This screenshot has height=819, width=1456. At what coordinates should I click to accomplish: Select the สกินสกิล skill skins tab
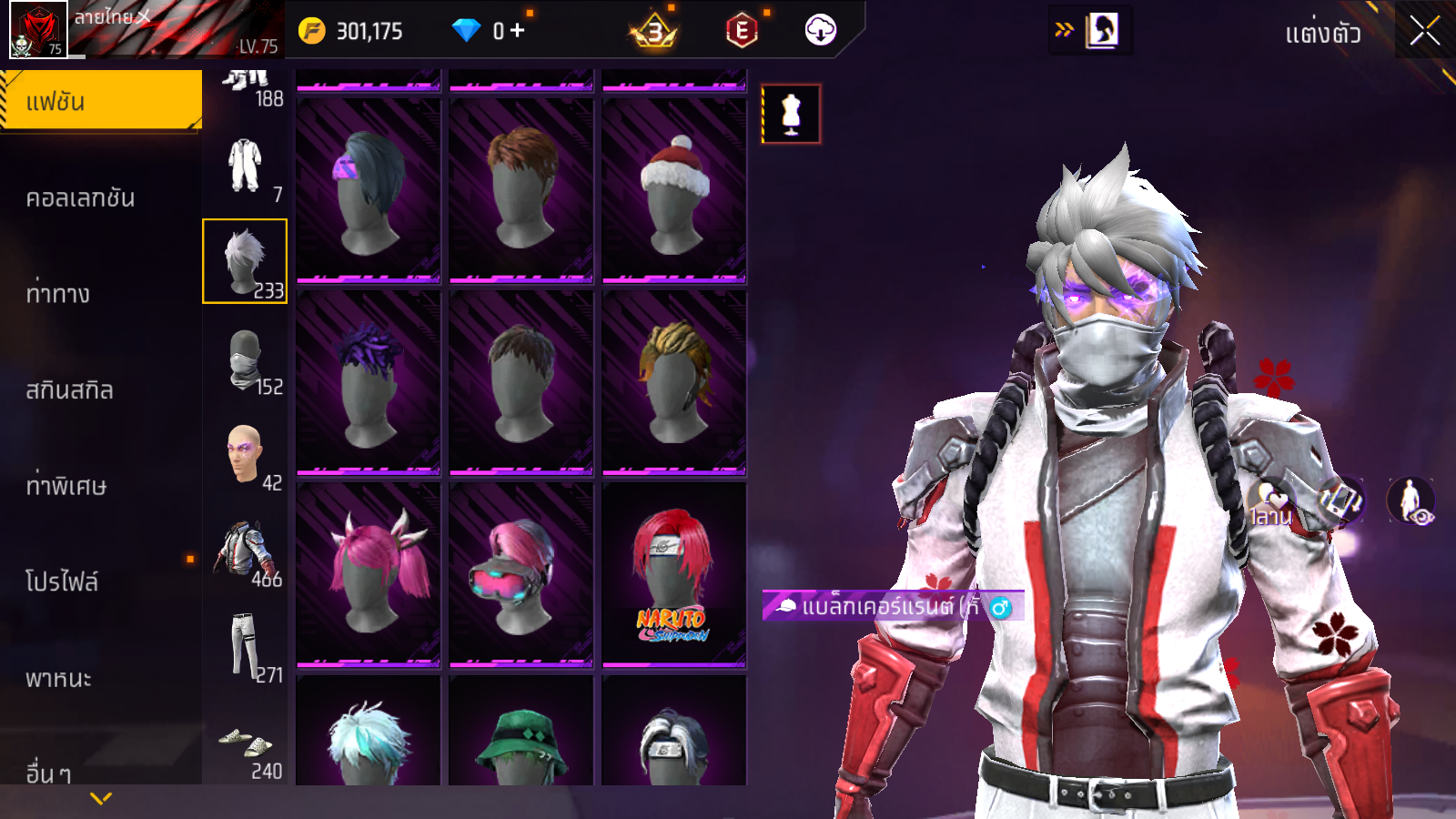69,390
